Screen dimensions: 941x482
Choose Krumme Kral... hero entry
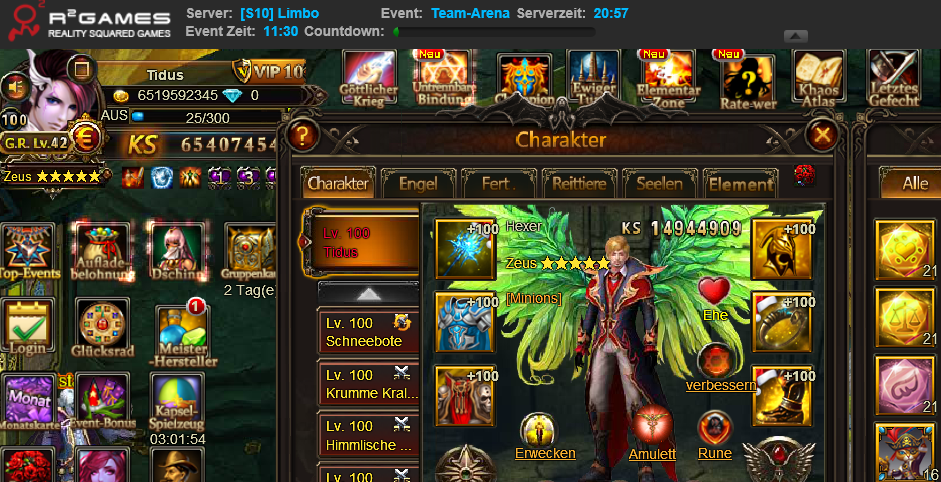point(367,384)
